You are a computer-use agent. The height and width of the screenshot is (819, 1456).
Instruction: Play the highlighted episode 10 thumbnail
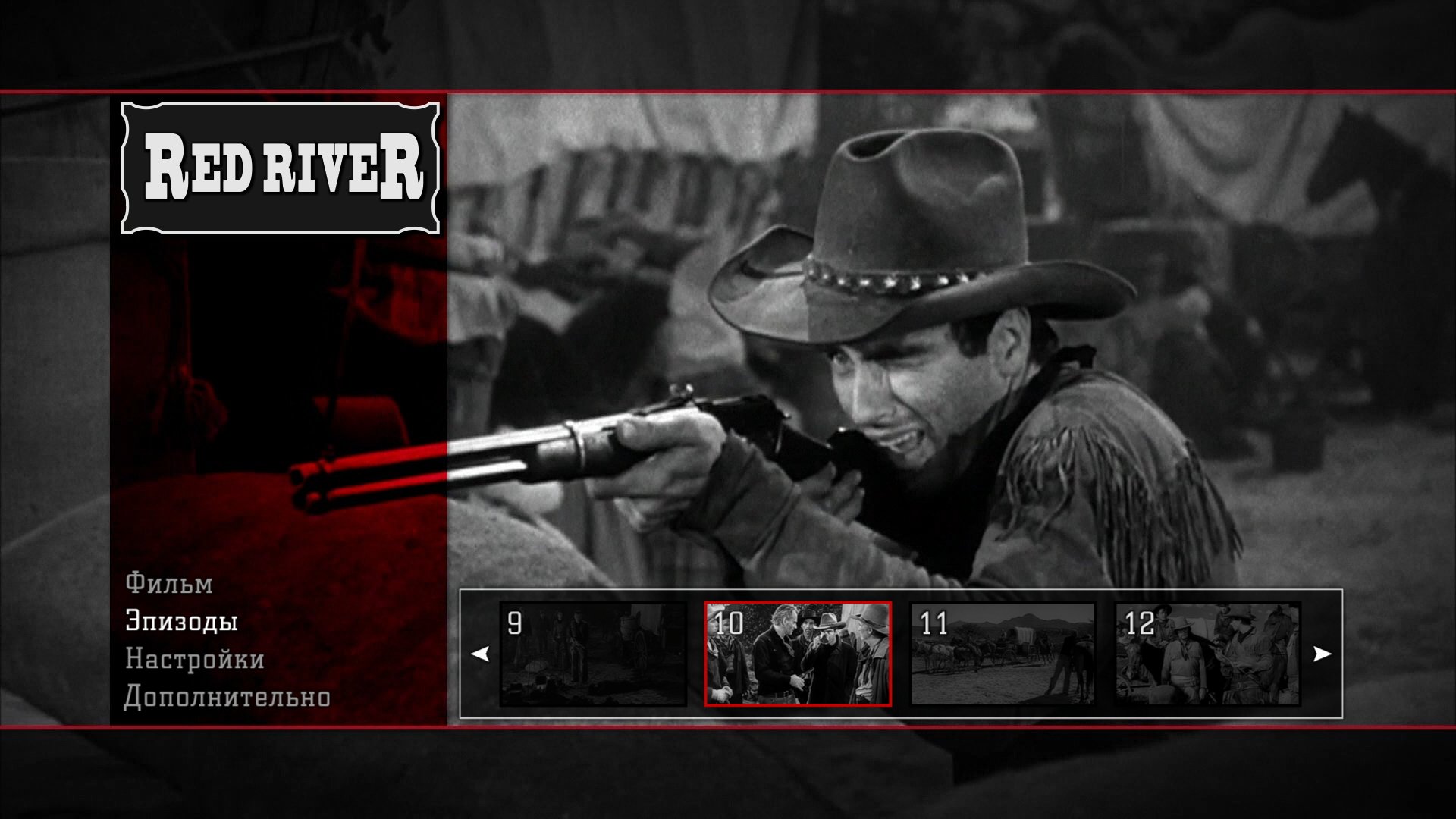tap(798, 654)
